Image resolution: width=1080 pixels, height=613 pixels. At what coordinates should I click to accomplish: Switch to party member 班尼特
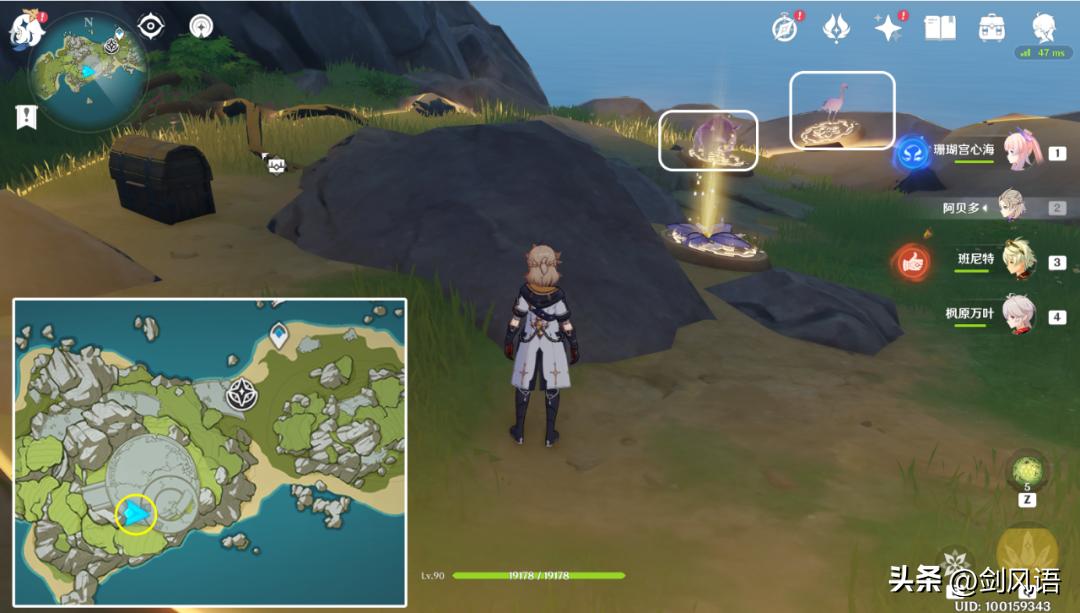(1020, 261)
